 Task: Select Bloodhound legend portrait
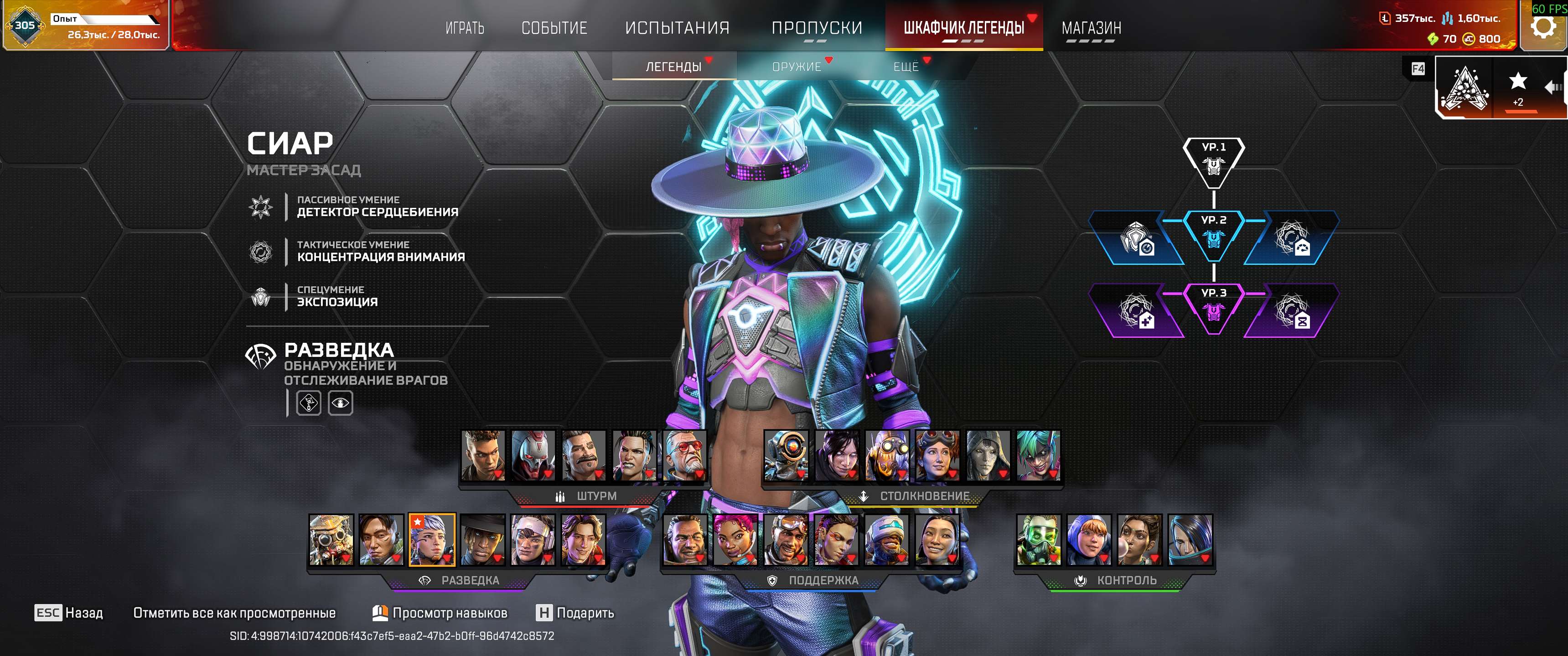pyautogui.click(x=331, y=540)
